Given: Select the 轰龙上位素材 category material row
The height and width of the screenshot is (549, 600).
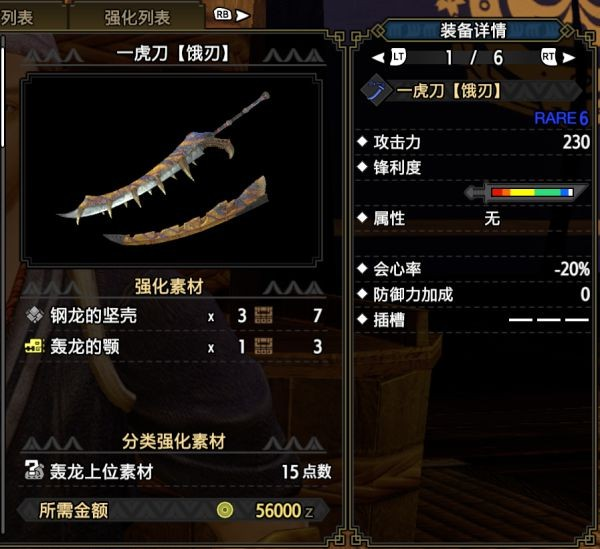Looking at the screenshot, I should pos(175,471).
